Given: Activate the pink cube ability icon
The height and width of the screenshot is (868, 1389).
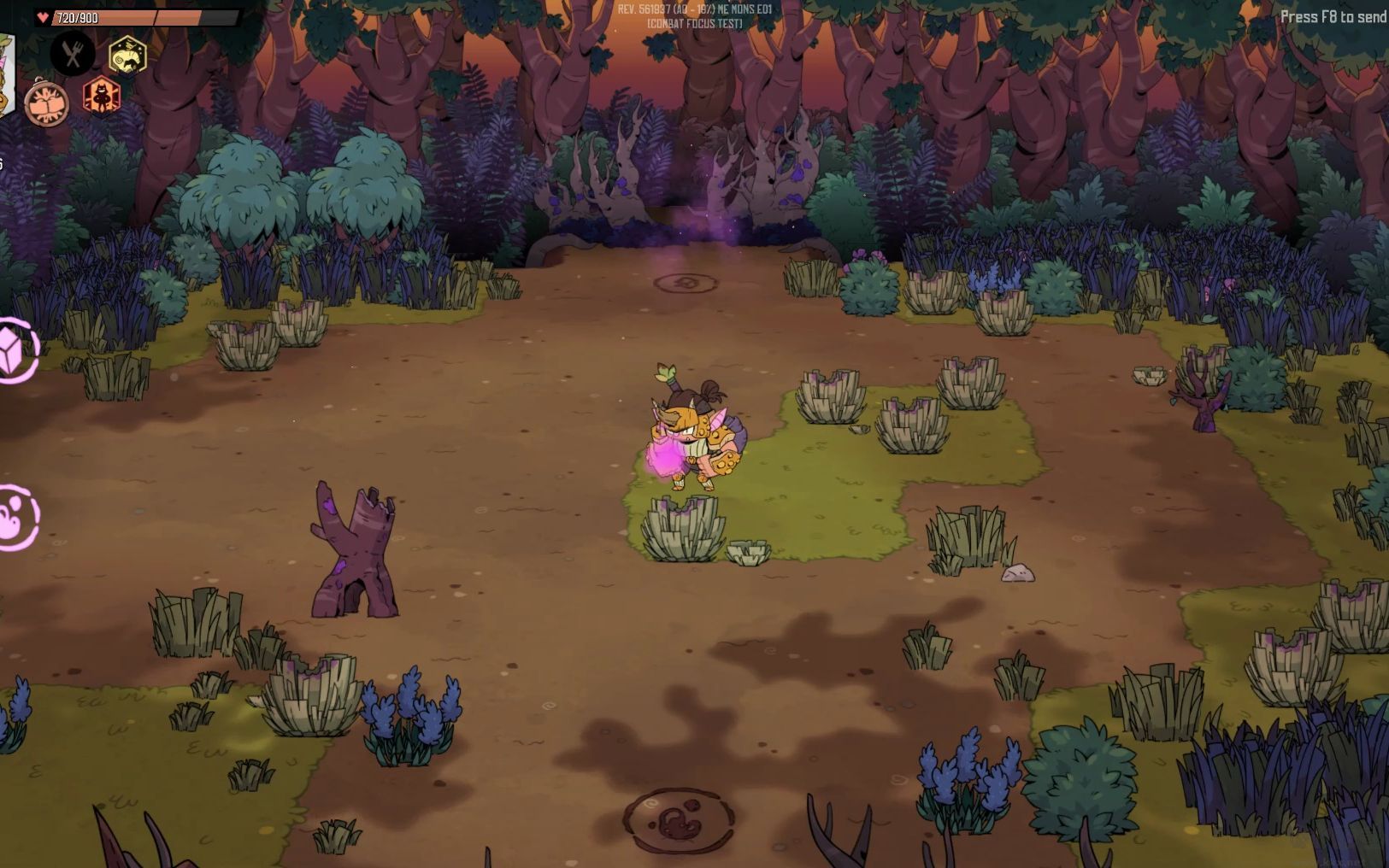Looking at the screenshot, I should click(x=15, y=350).
